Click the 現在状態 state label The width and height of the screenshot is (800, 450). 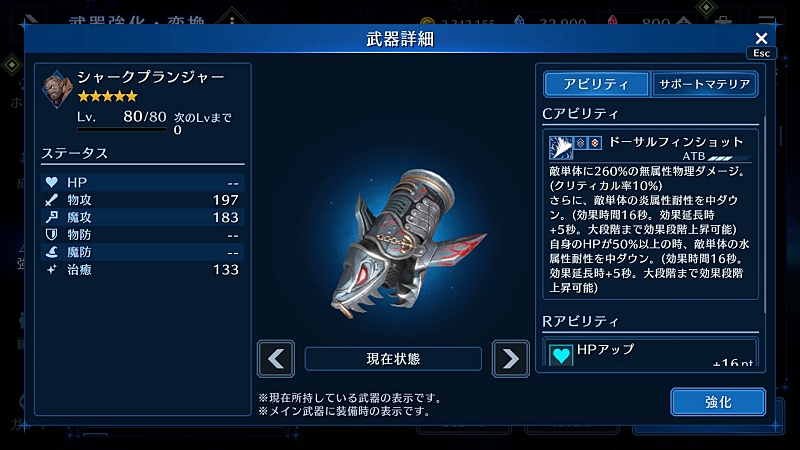(x=393, y=358)
